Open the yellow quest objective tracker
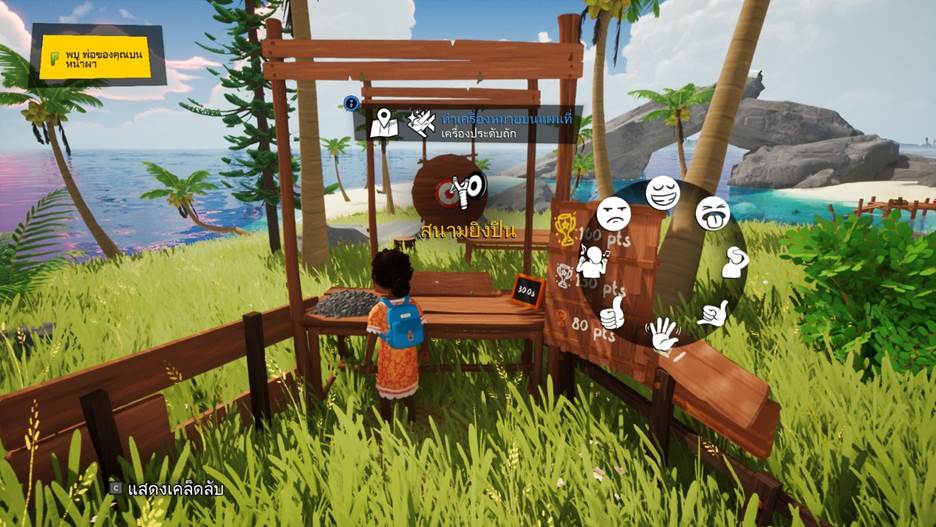 [x=95, y=57]
